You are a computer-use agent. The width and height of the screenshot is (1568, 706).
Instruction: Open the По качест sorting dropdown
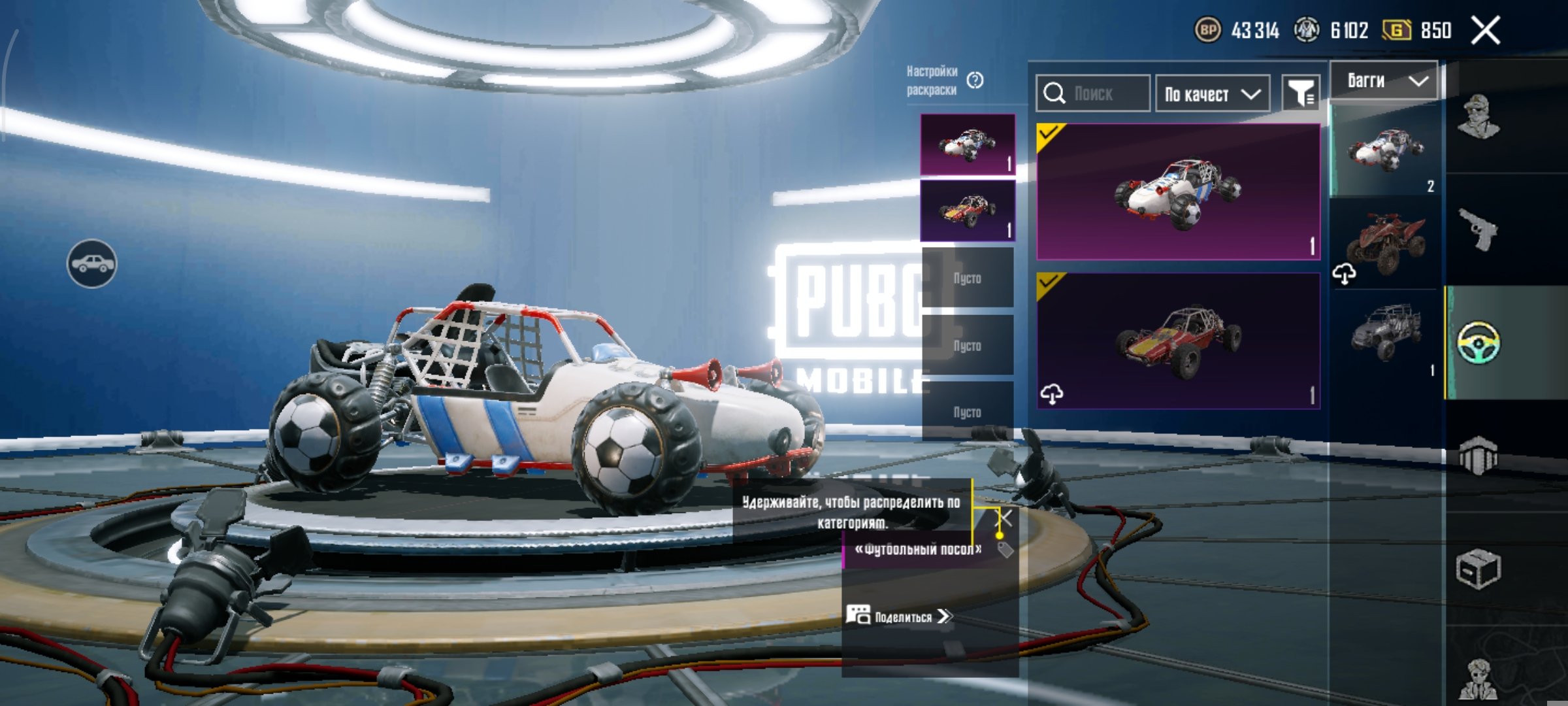(x=1212, y=94)
